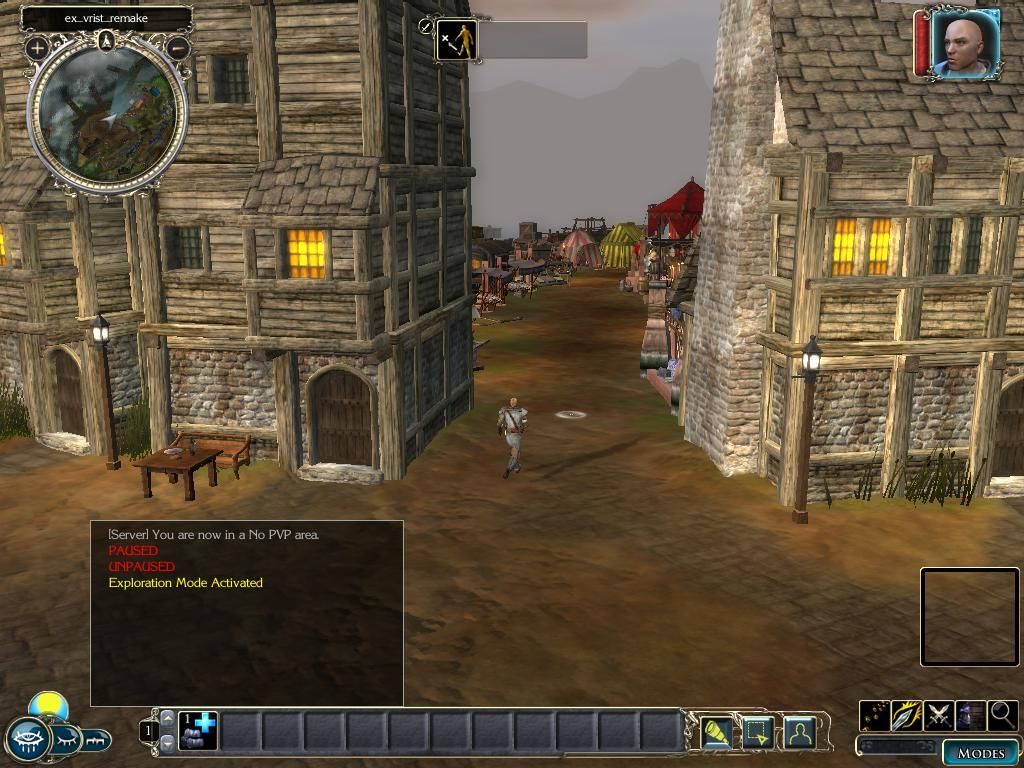Zoom out the minimap with the minus button
The height and width of the screenshot is (768, 1024).
click(178, 47)
